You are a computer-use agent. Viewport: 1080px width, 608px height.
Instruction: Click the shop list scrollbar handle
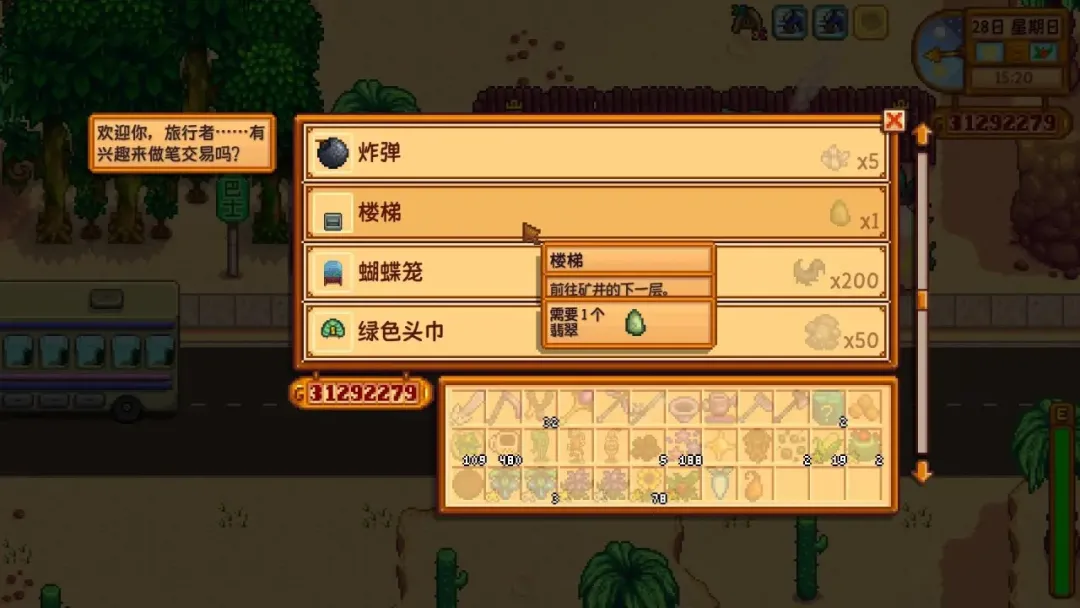[922, 300]
